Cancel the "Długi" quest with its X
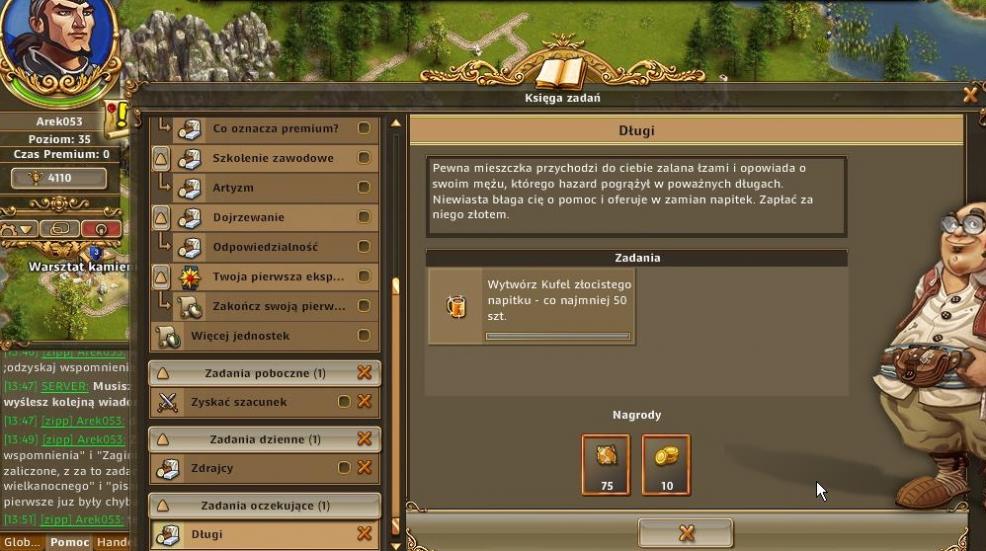986x551 pixels. tap(364, 535)
